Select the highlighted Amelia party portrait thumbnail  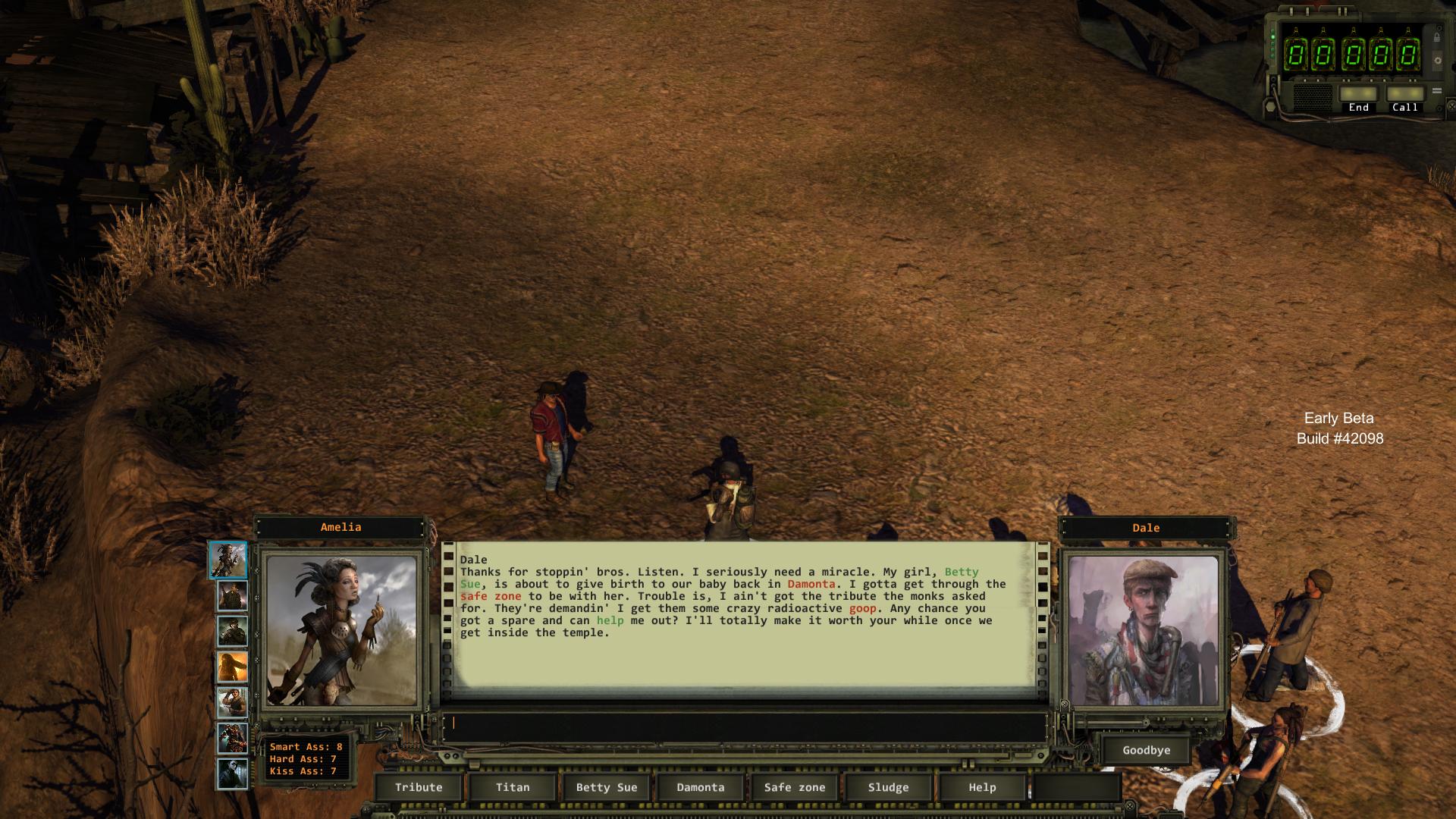(x=228, y=560)
